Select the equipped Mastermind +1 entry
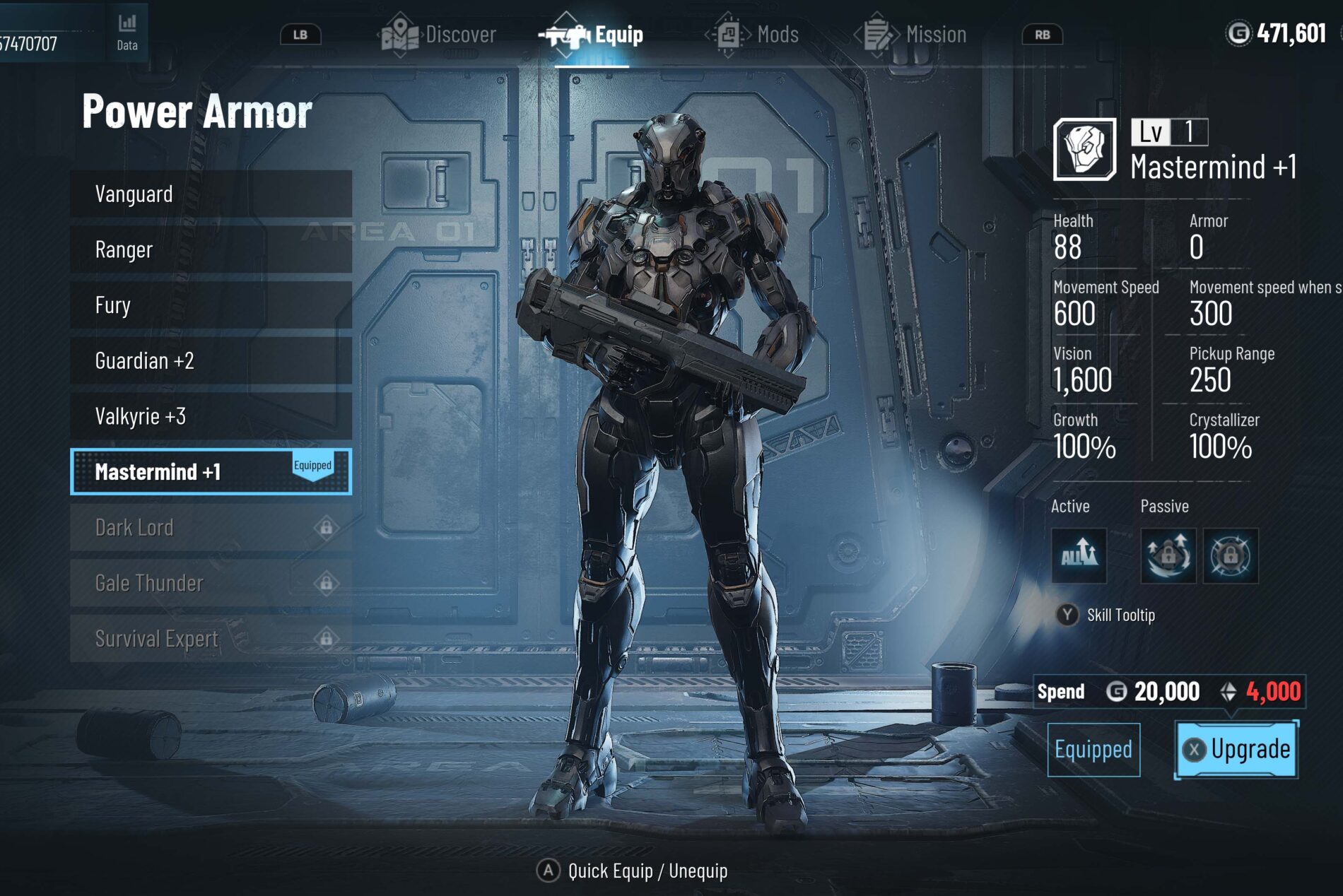 click(211, 471)
